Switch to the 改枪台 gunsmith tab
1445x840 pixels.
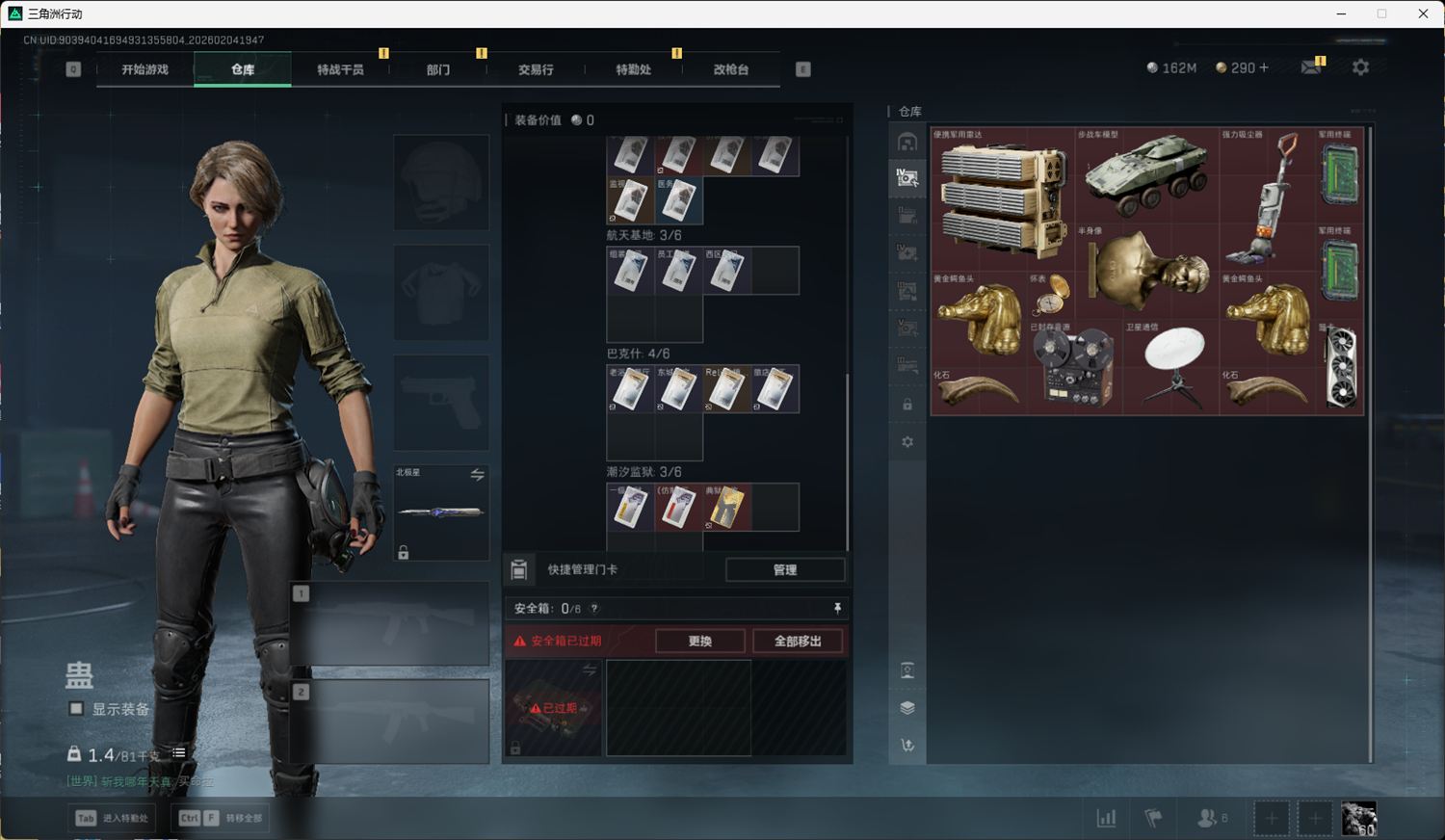(x=731, y=69)
